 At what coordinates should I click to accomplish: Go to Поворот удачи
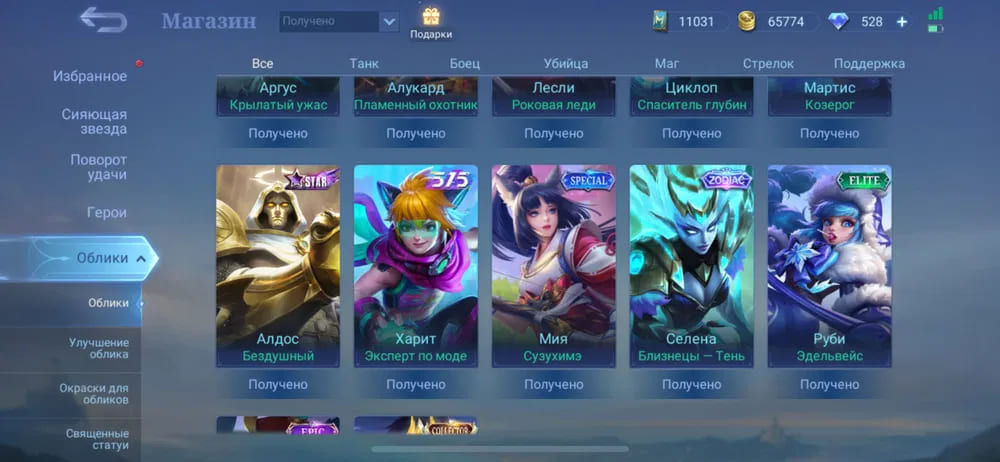coord(98,167)
